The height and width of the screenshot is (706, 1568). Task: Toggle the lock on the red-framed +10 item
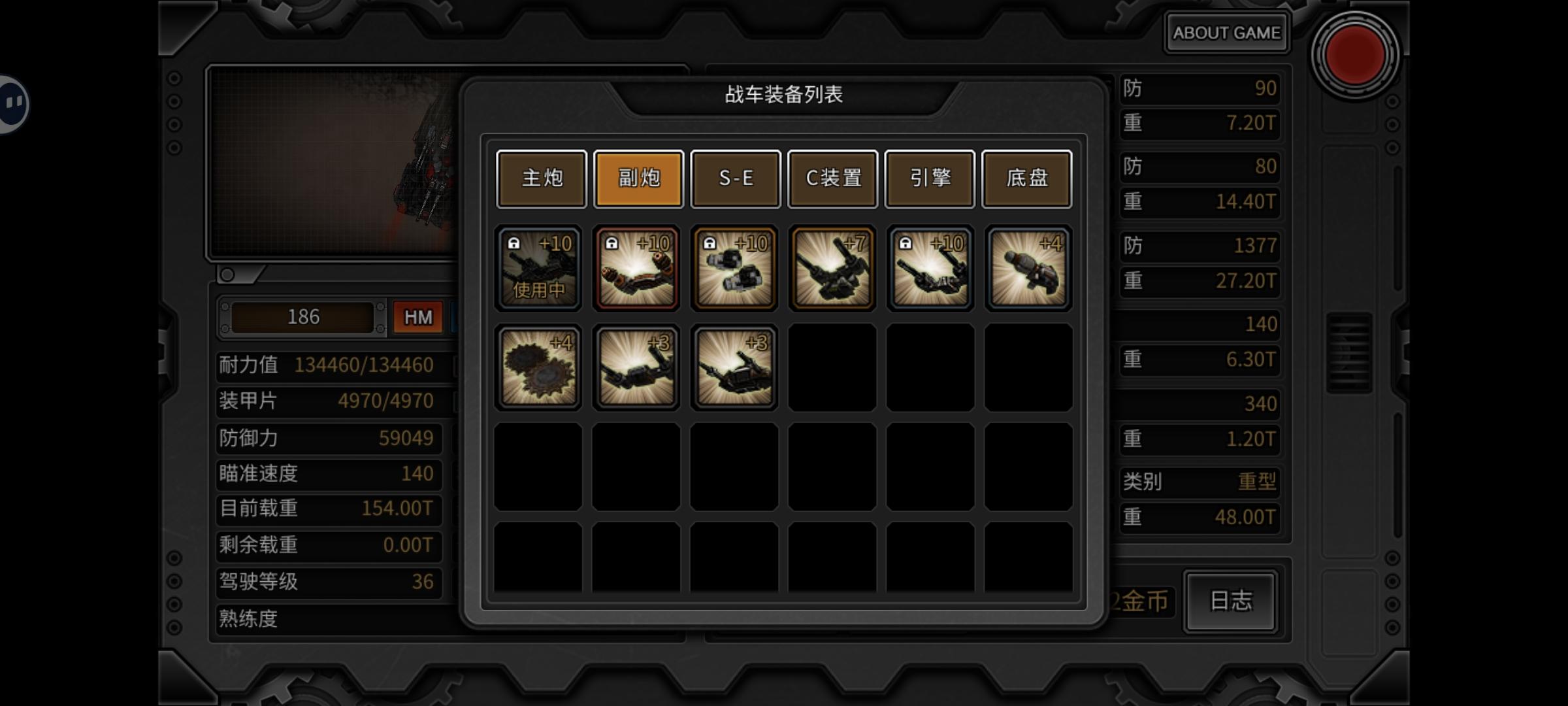pos(612,242)
